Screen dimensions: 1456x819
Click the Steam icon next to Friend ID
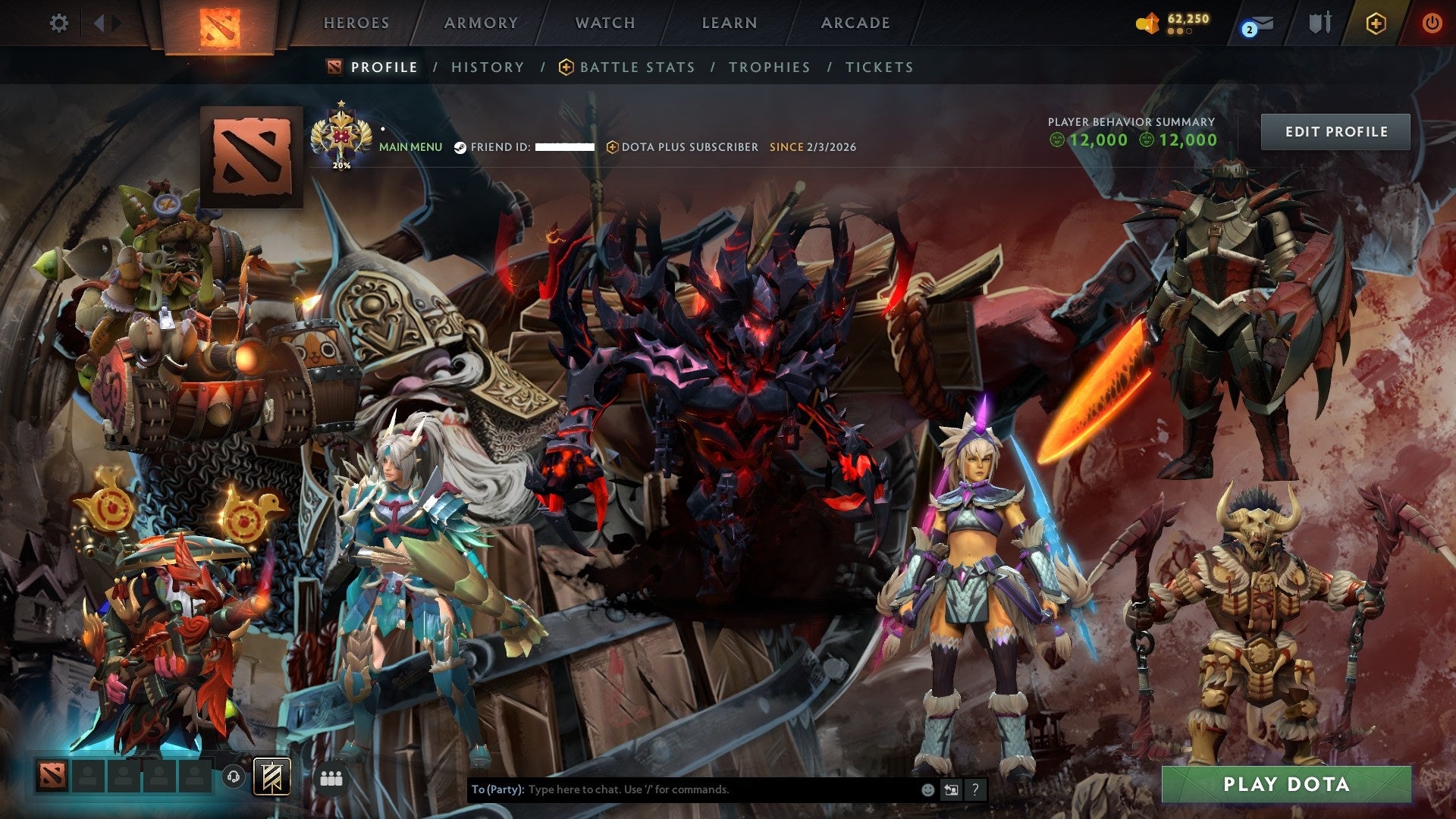(x=460, y=147)
